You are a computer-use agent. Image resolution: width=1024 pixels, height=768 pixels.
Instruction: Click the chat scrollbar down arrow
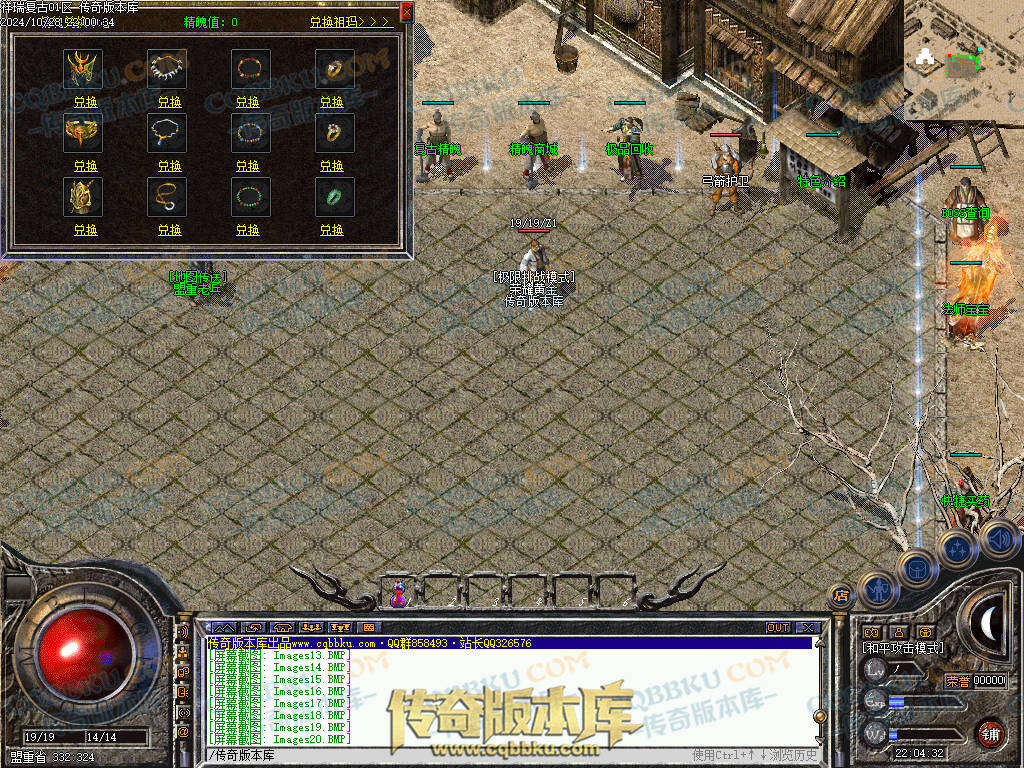[x=820, y=742]
